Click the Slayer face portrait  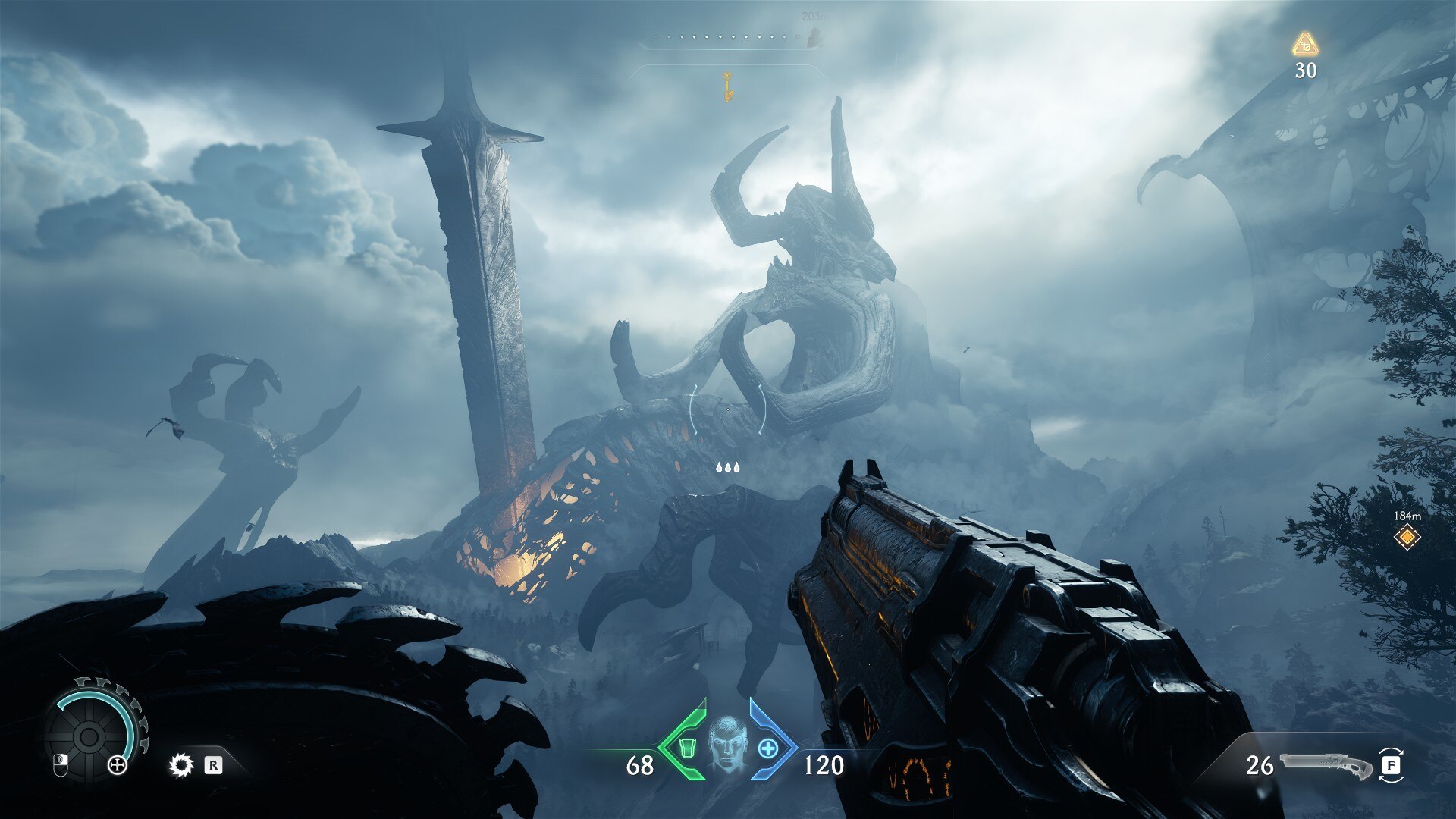click(x=727, y=744)
